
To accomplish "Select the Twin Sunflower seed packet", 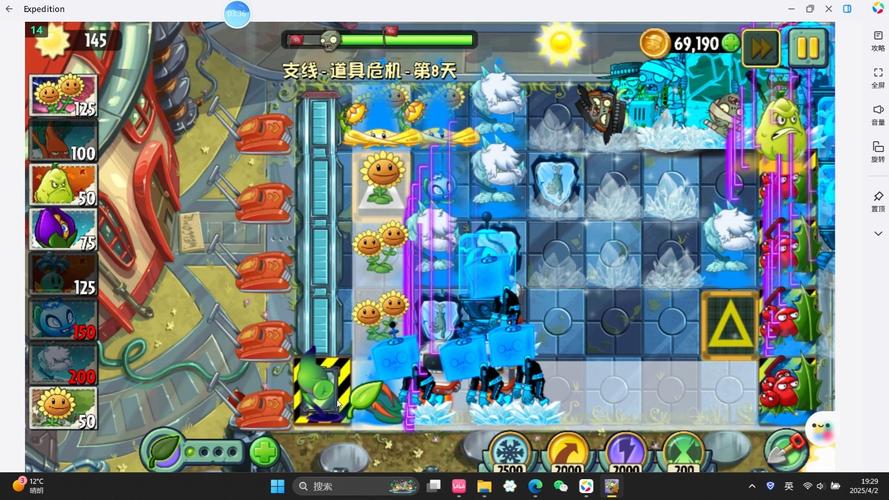I will coord(62,97).
